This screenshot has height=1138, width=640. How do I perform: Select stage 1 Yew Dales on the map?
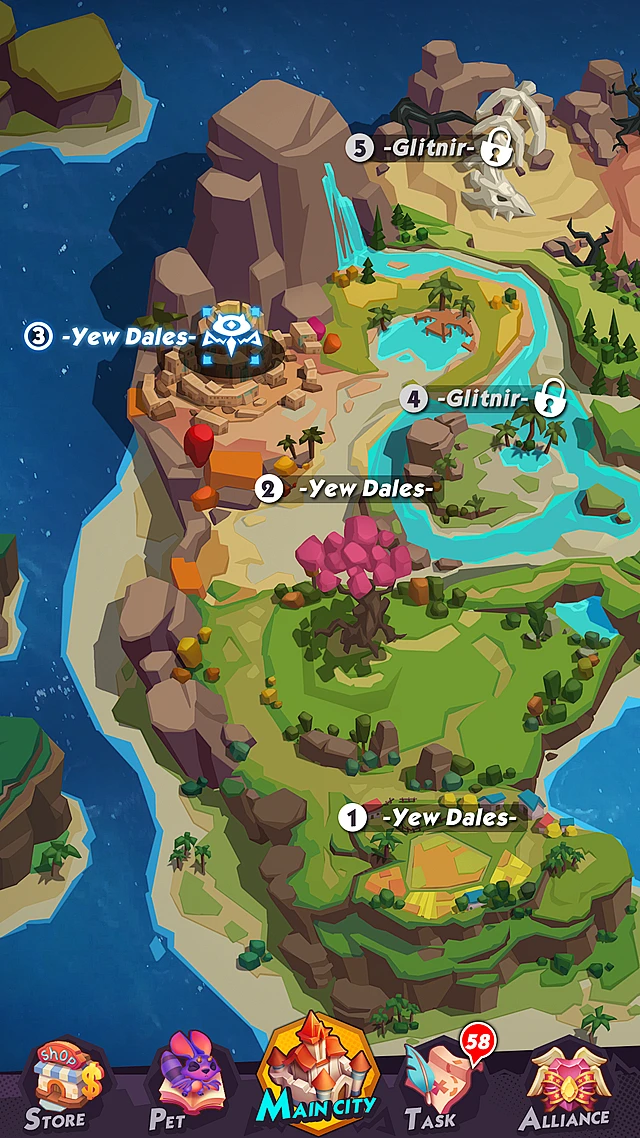pyautogui.click(x=432, y=817)
